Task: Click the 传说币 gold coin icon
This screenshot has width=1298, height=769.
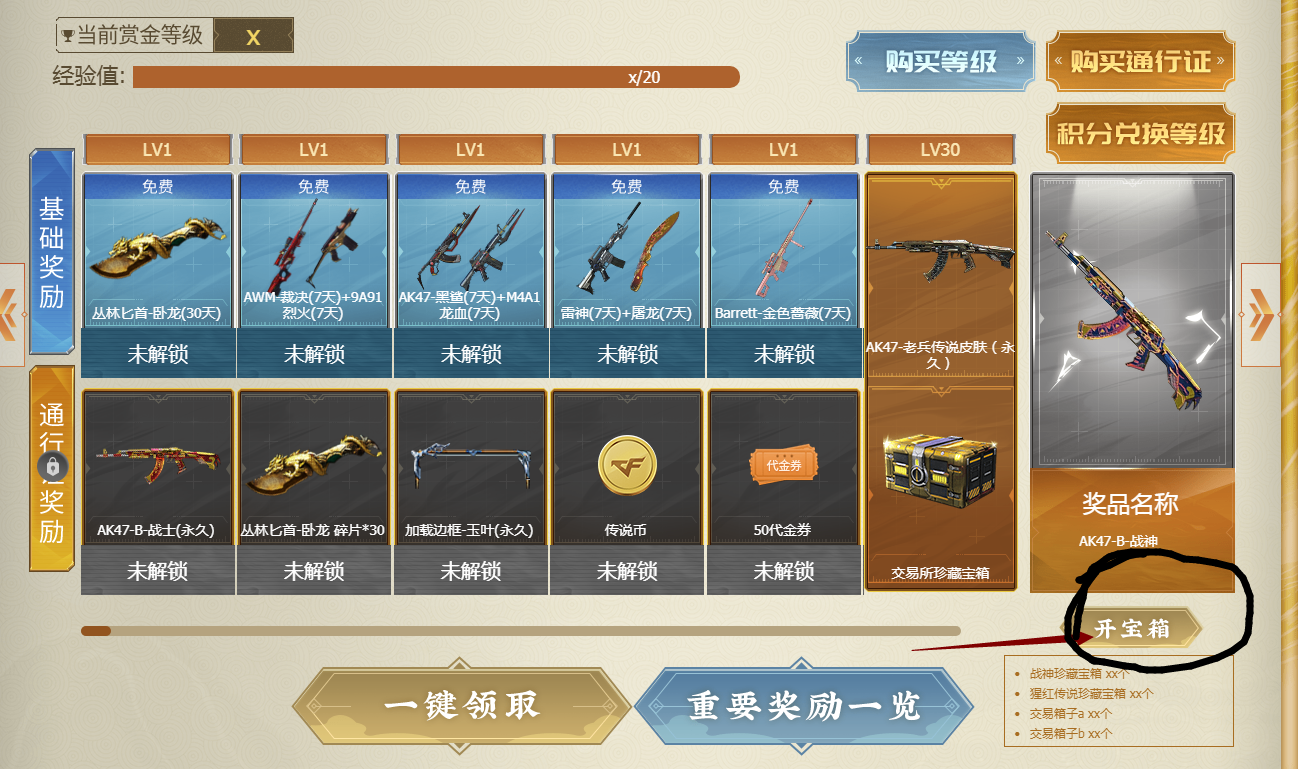Action: pyautogui.click(x=627, y=465)
